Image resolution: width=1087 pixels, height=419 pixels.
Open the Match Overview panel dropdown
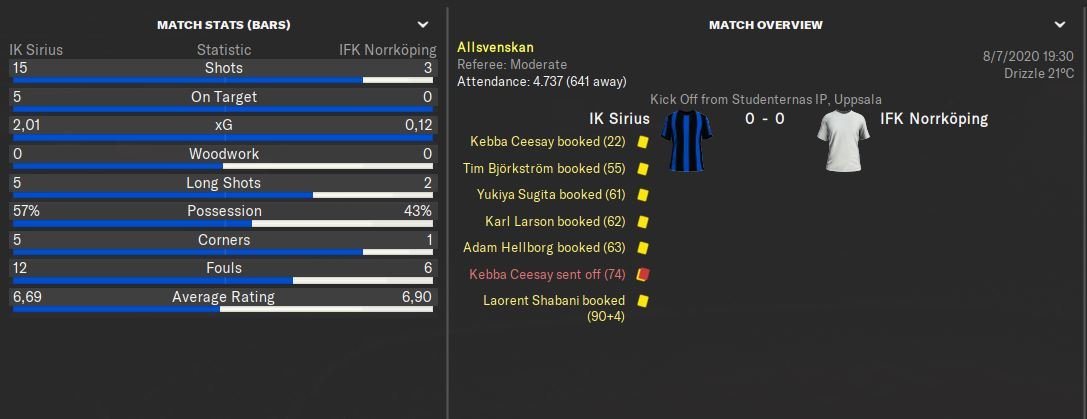(1060, 24)
